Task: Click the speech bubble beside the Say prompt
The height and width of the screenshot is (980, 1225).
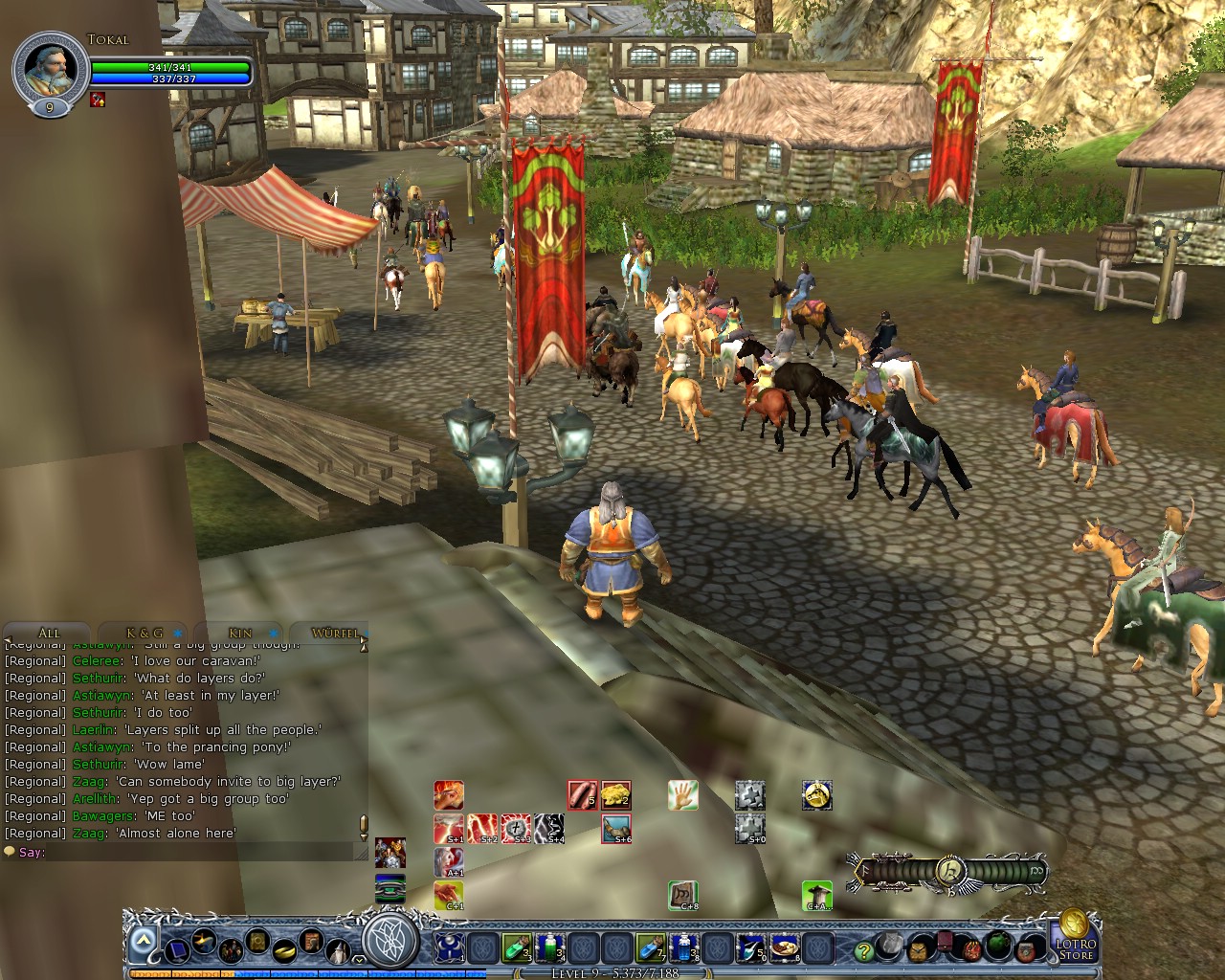Action: pyautogui.click(x=11, y=852)
